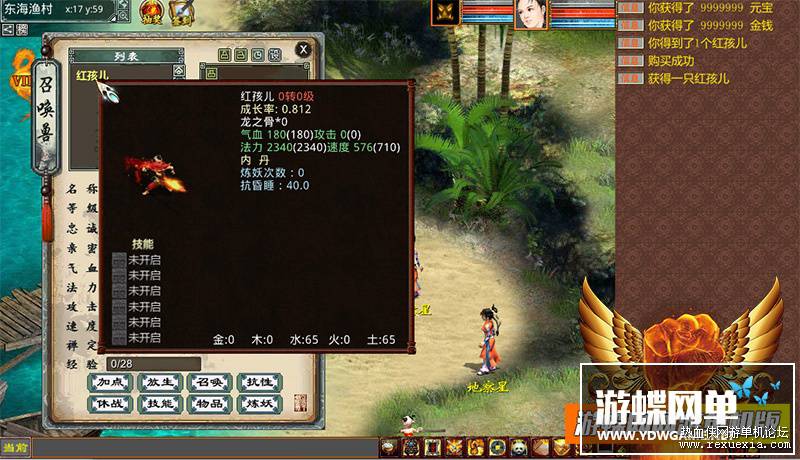800x460 pixels.
Task: Summon the pet with 召唤
Action: click(207, 382)
